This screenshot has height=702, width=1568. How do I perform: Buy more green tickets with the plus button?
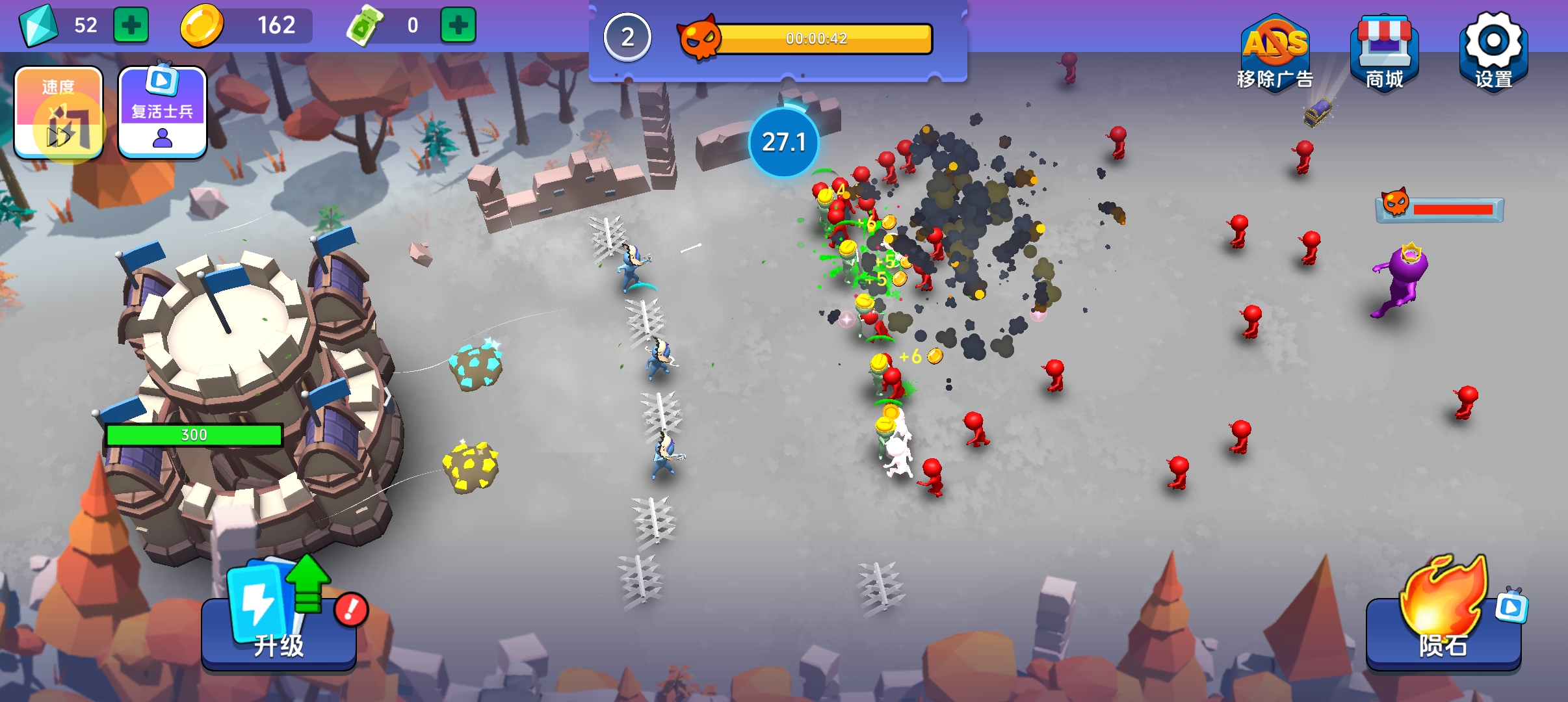point(458,25)
